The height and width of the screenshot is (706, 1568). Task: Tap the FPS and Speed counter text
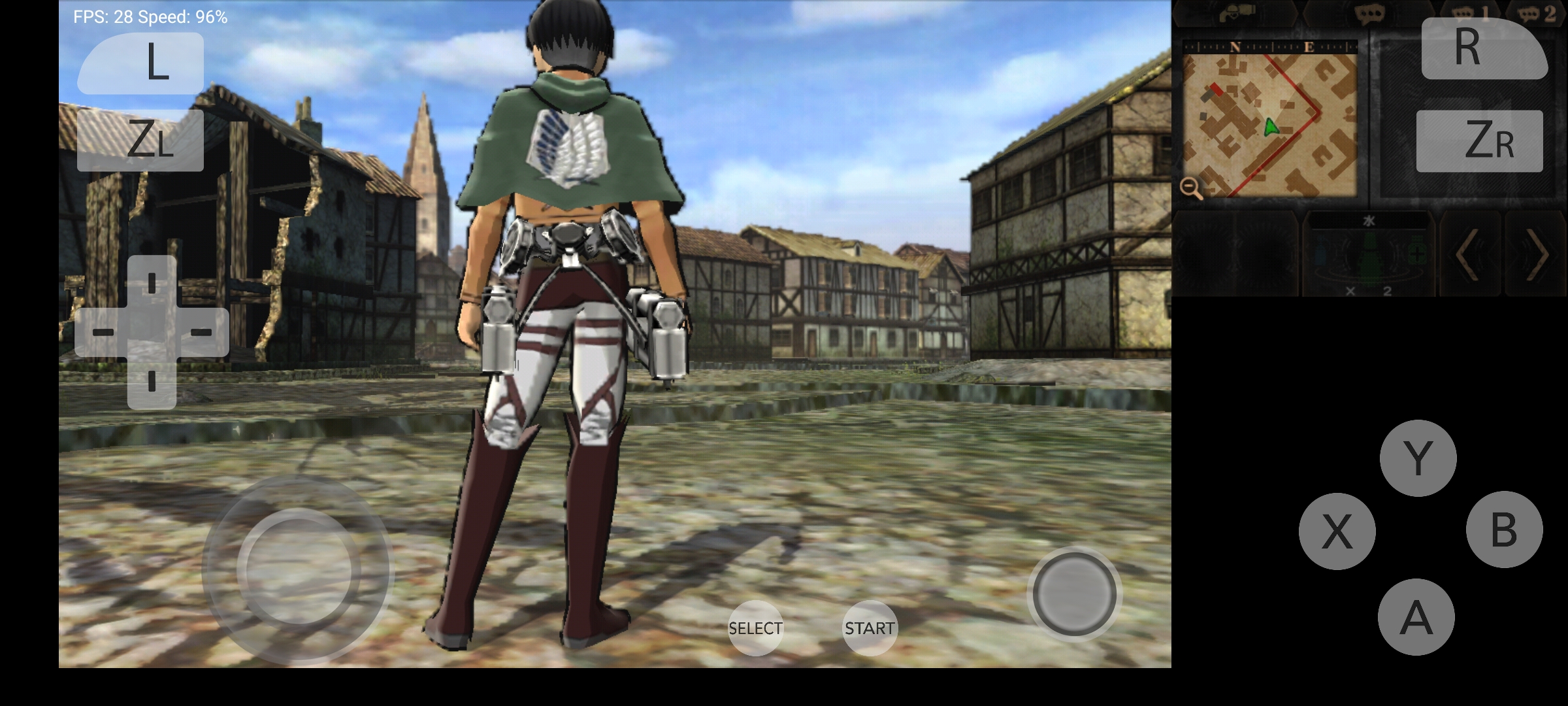tap(149, 14)
